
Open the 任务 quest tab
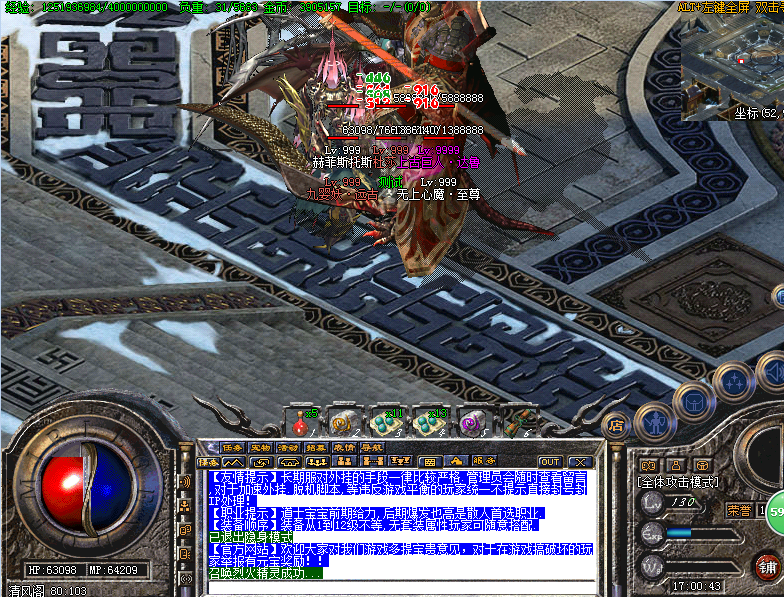point(232,447)
